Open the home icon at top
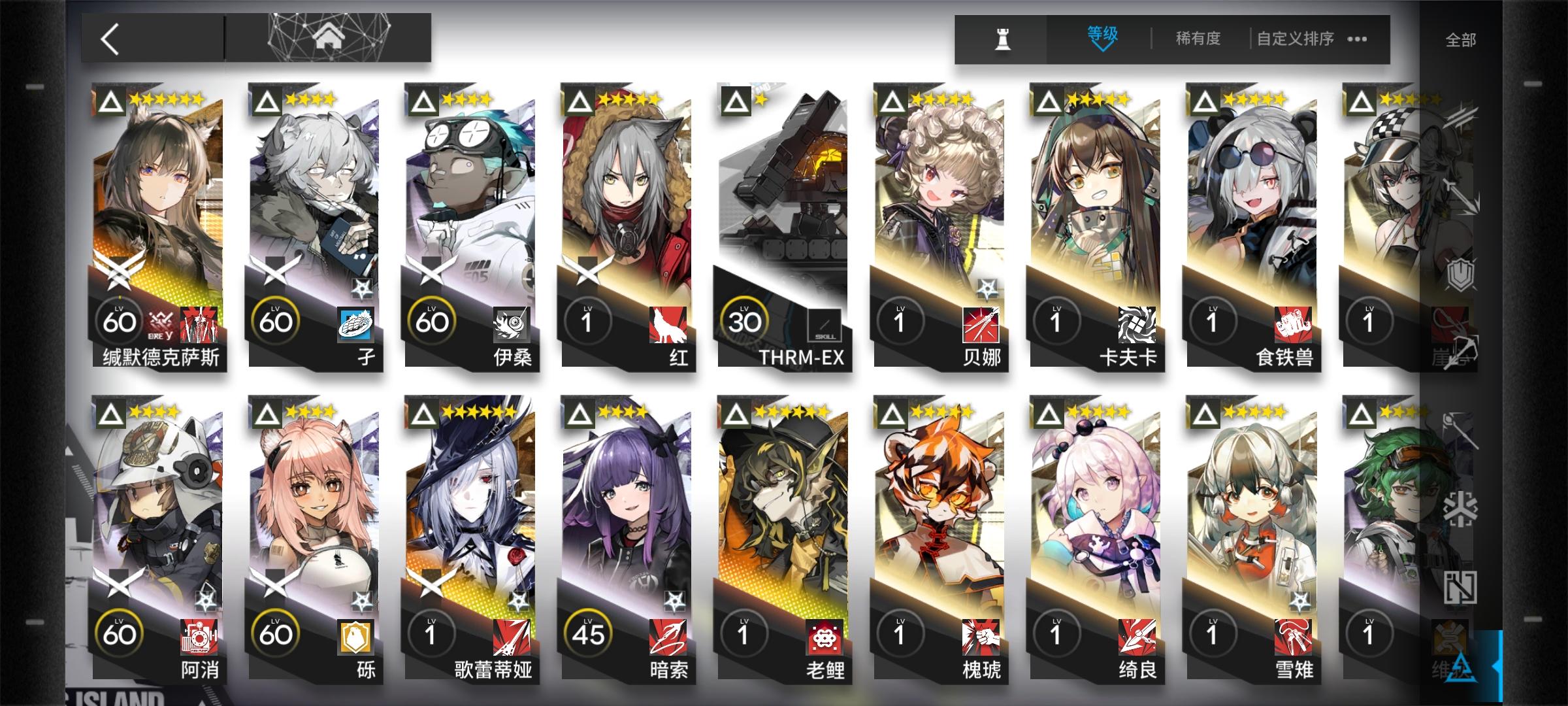Screen dimensions: 1568x706 coord(331,37)
